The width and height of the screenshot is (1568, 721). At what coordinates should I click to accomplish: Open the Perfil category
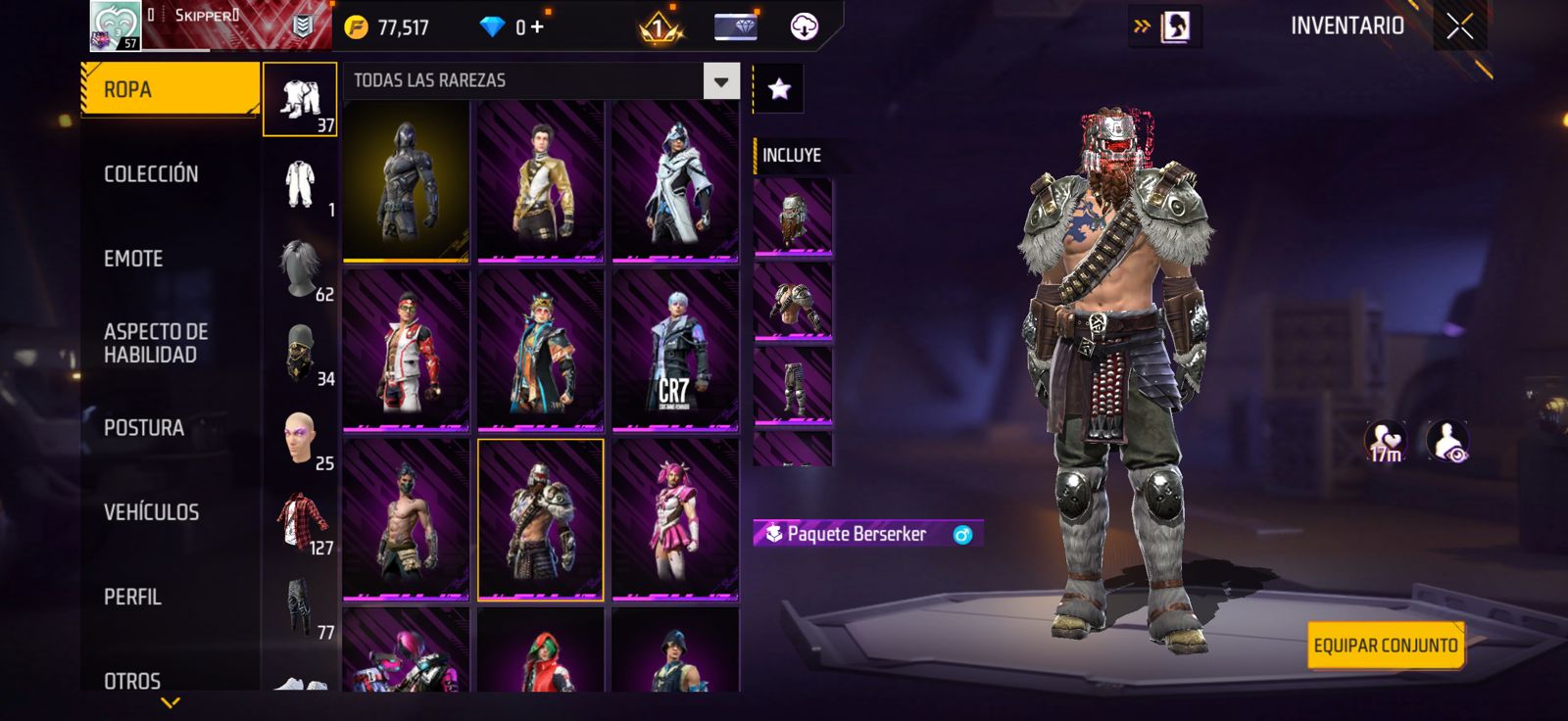click(132, 597)
